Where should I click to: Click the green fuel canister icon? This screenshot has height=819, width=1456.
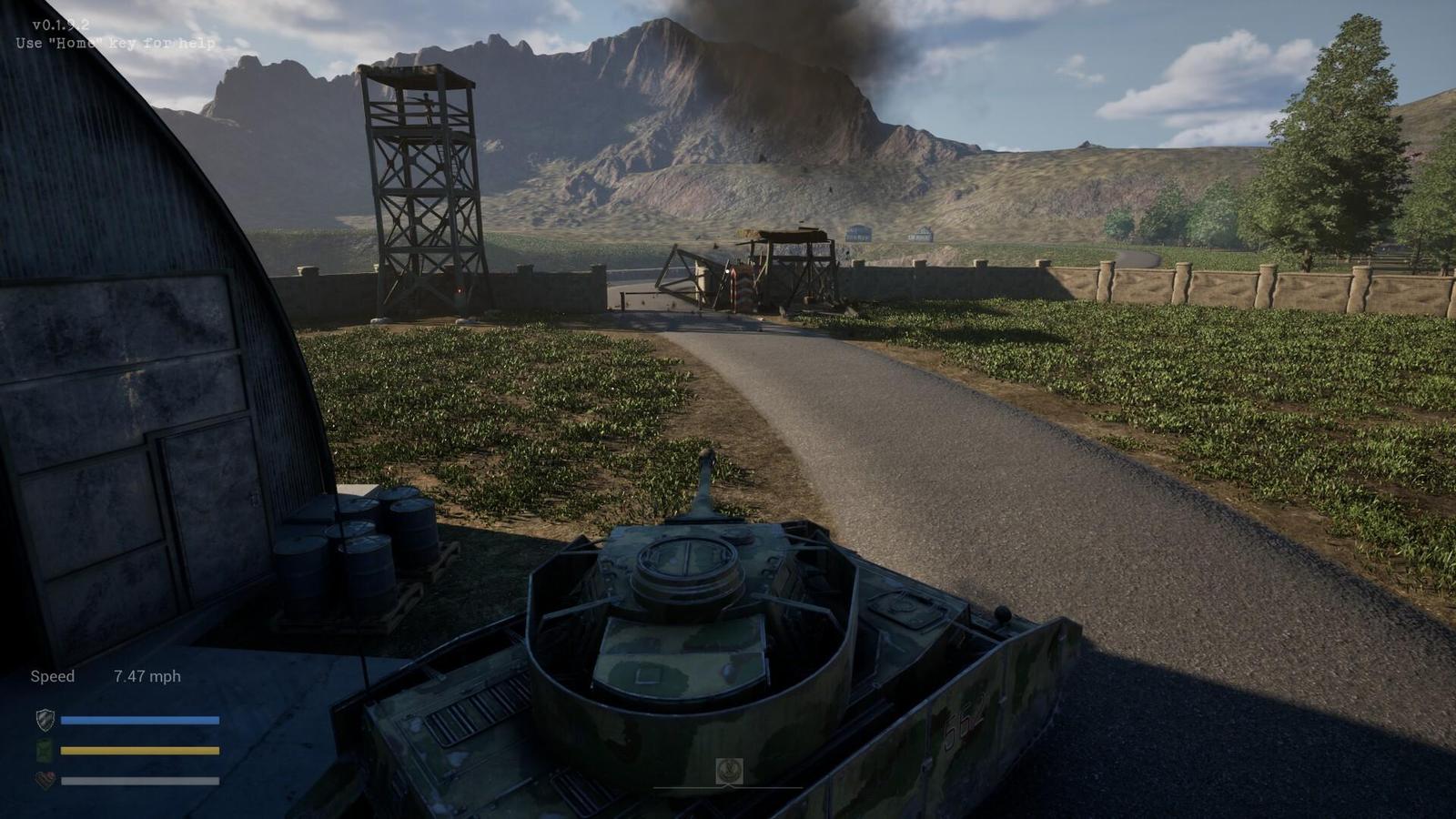[44, 749]
